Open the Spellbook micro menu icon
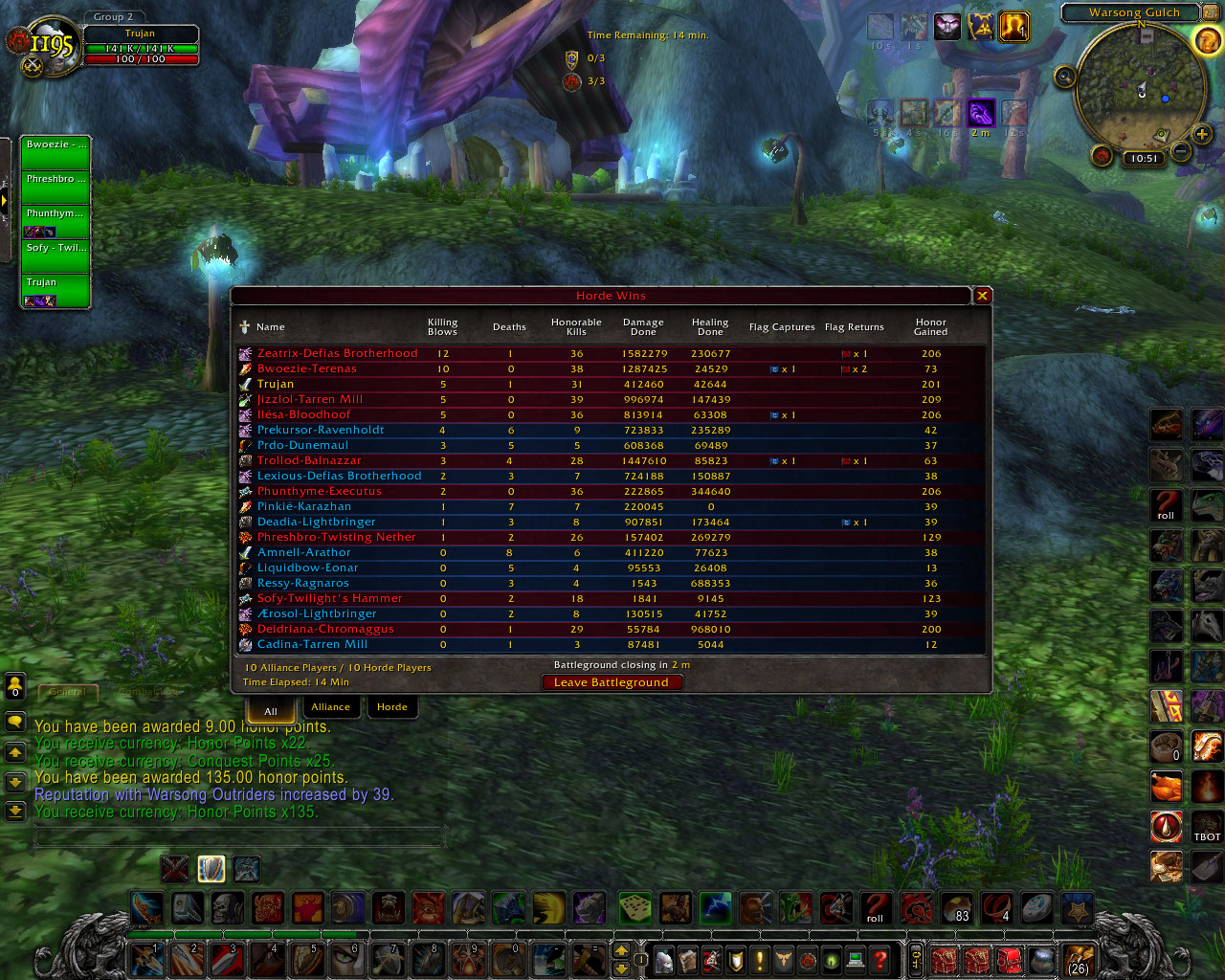 click(x=687, y=960)
